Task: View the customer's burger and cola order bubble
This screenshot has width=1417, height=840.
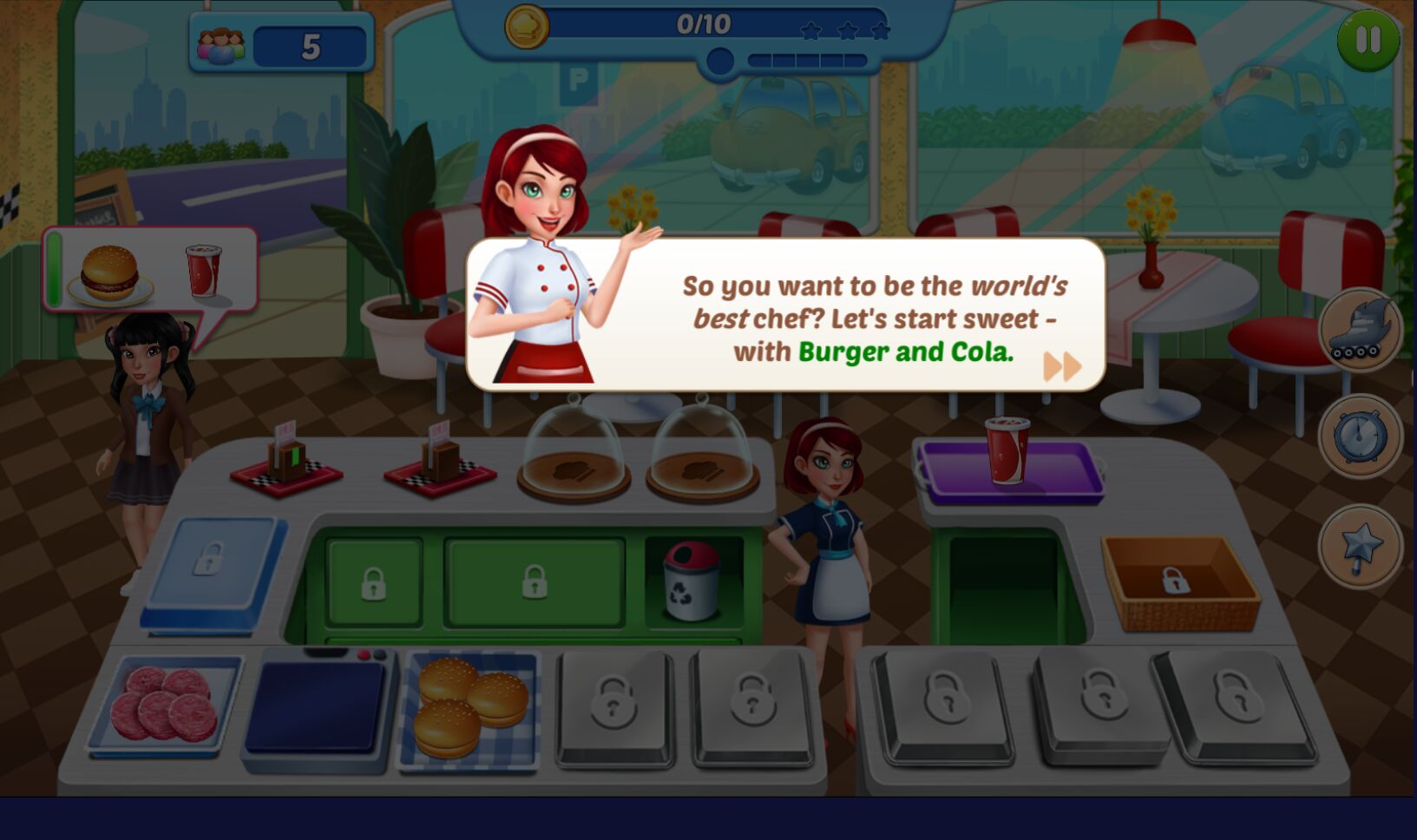Action: pos(151,270)
